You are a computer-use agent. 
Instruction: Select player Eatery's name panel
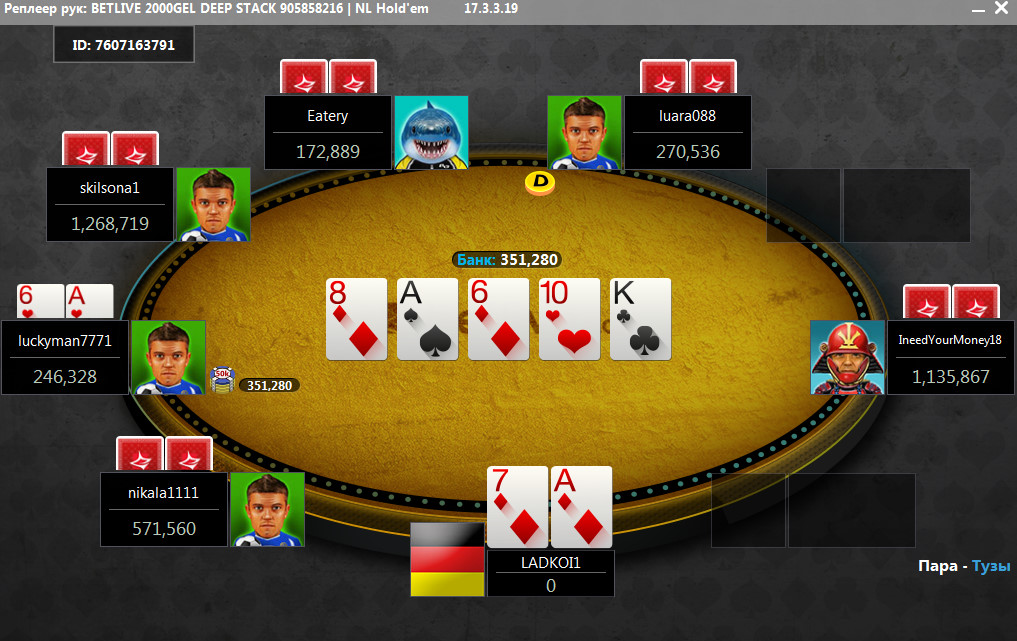[x=327, y=132]
